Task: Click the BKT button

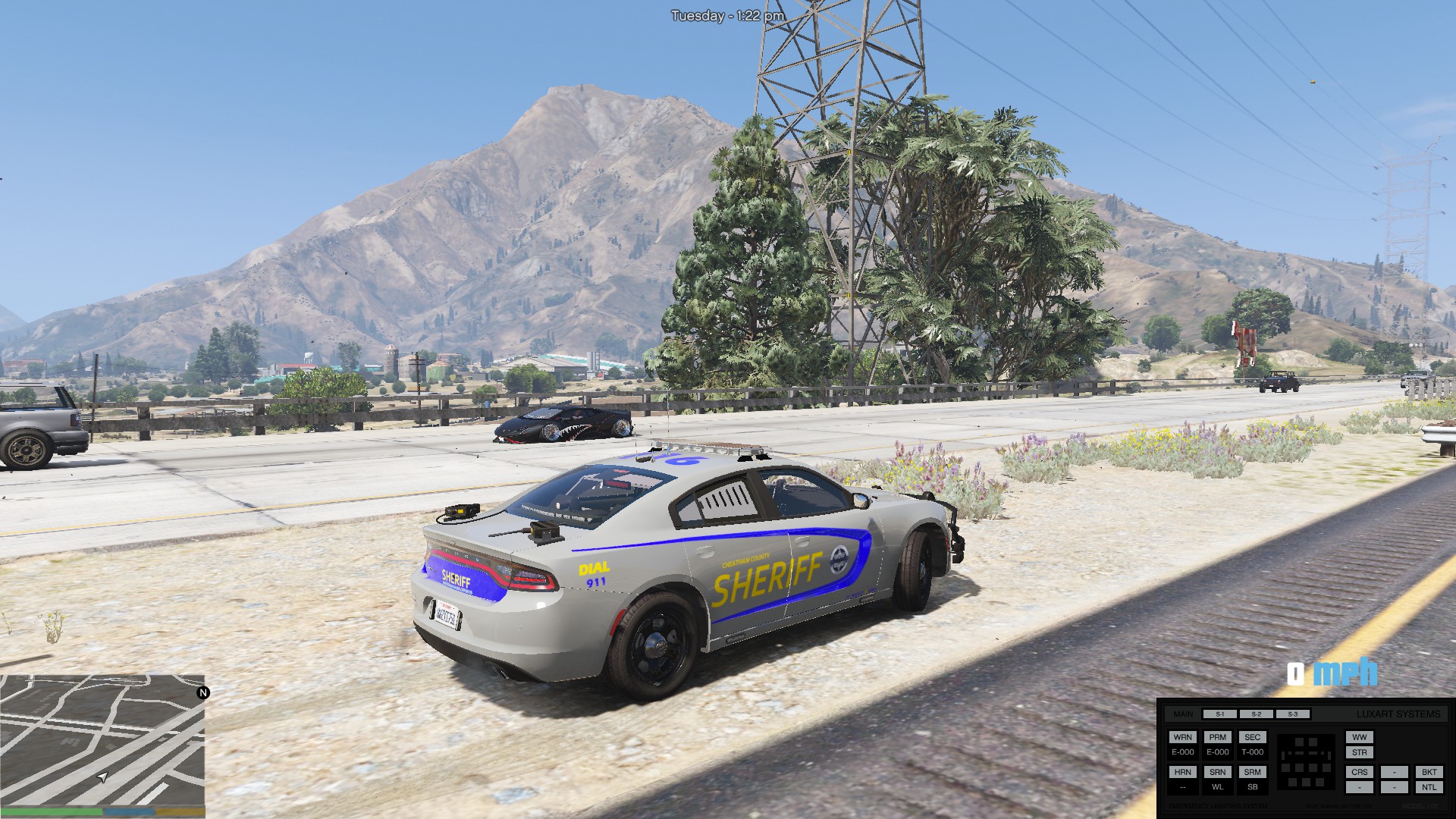Action: click(x=1429, y=772)
